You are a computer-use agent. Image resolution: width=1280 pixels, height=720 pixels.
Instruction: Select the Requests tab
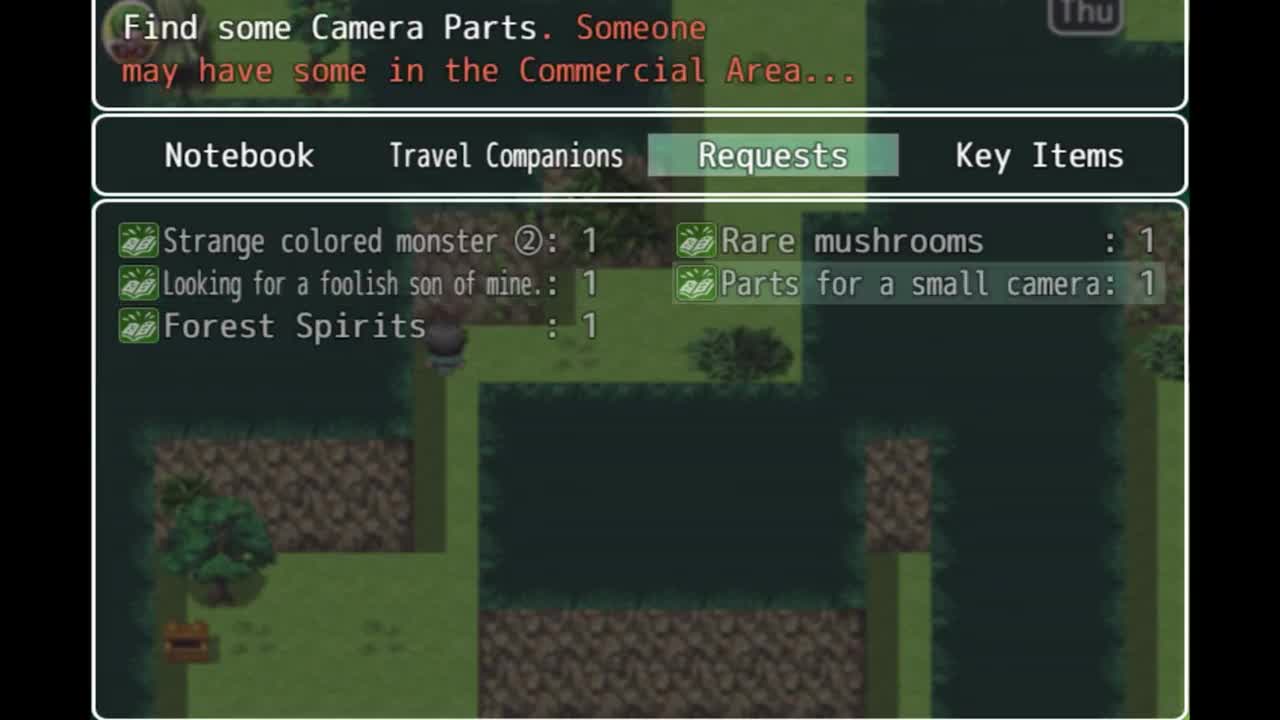(772, 156)
